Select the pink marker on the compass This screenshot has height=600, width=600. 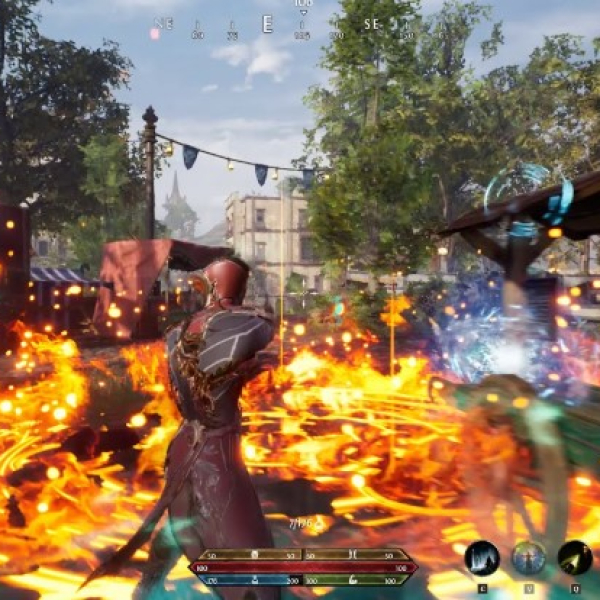(x=155, y=33)
